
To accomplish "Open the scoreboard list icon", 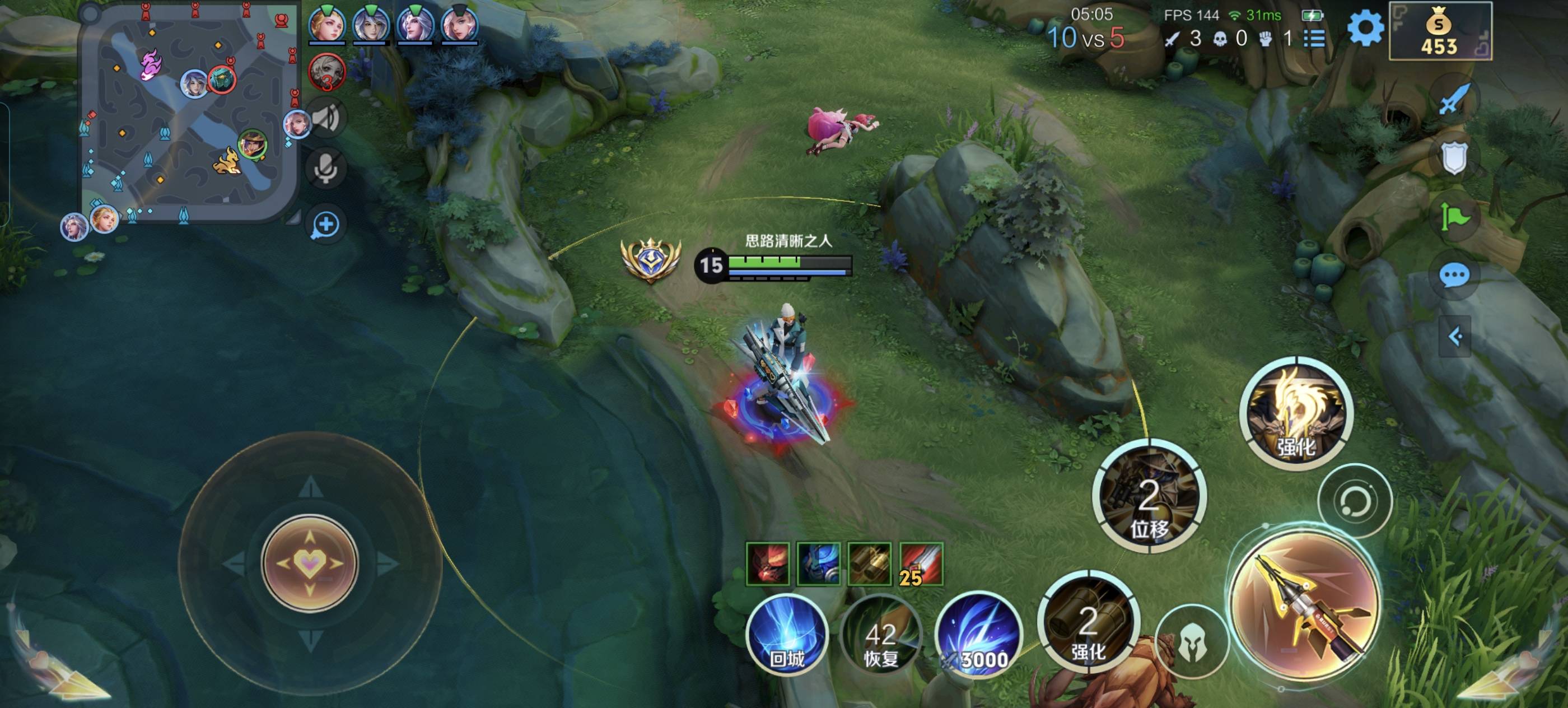I will pos(1315,39).
